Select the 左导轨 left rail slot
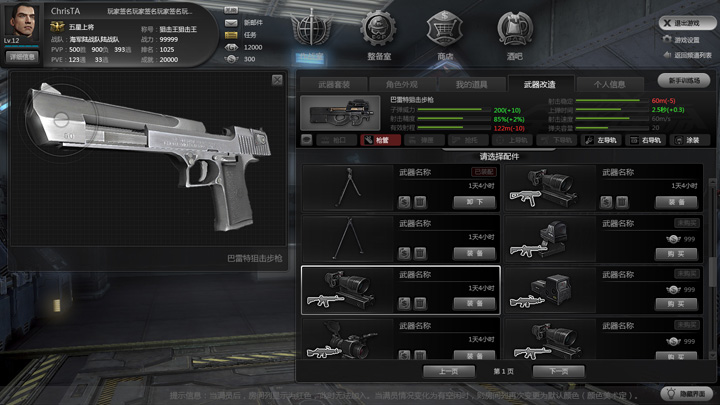The image size is (720, 405). (601, 141)
